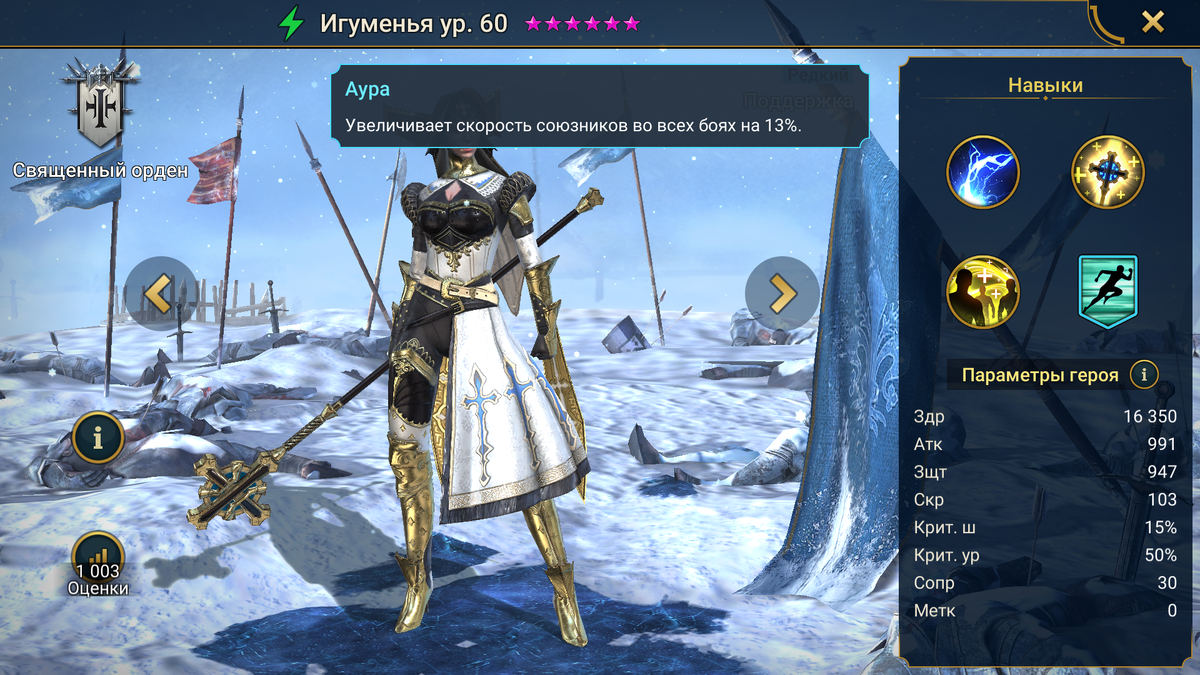
Task: Select the speed aura running figure icon
Action: pyautogui.click(x=1108, y=292)
